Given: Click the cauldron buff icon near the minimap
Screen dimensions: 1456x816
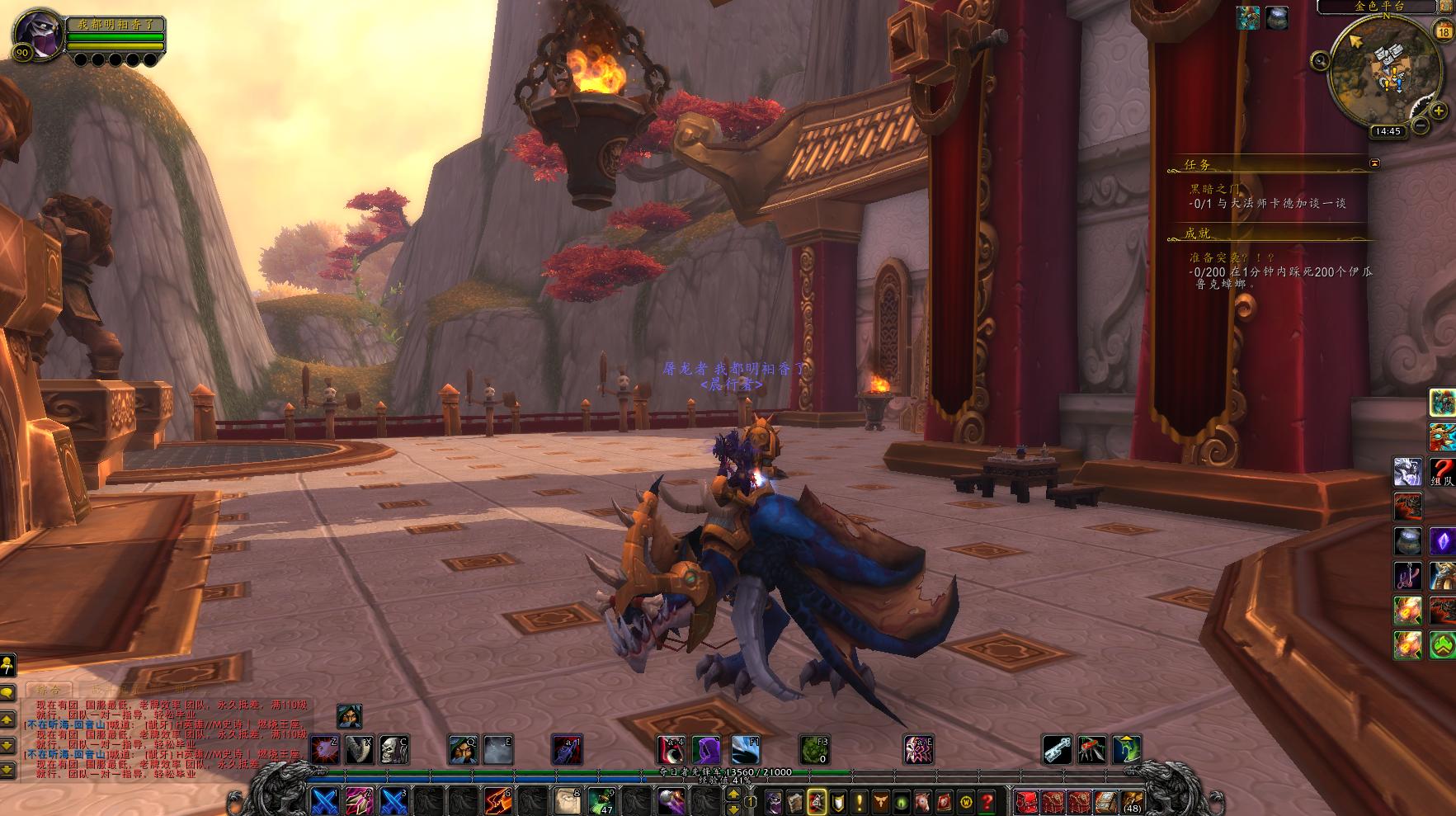Looking at the screenshot, I should click(x=1277, y=17).
